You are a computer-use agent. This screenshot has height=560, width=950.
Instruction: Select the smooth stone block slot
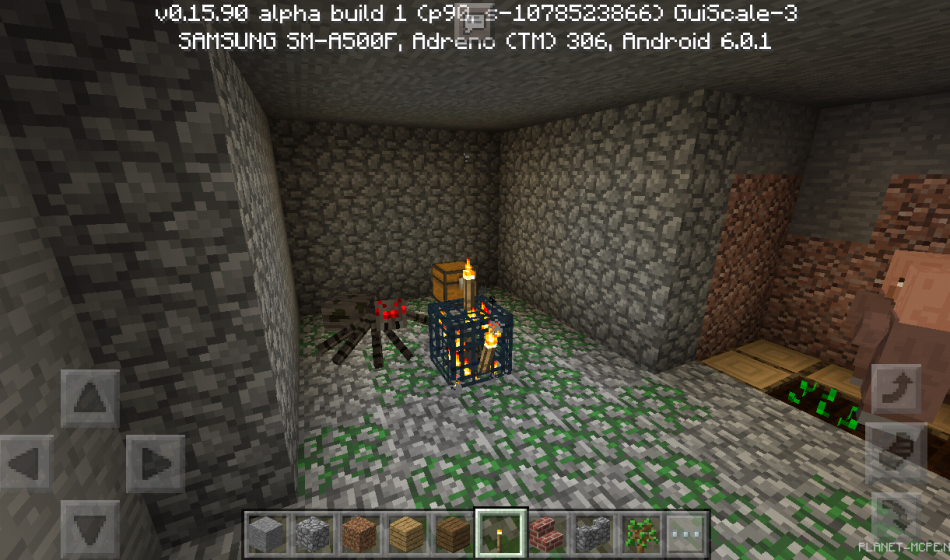coord(268,532)
